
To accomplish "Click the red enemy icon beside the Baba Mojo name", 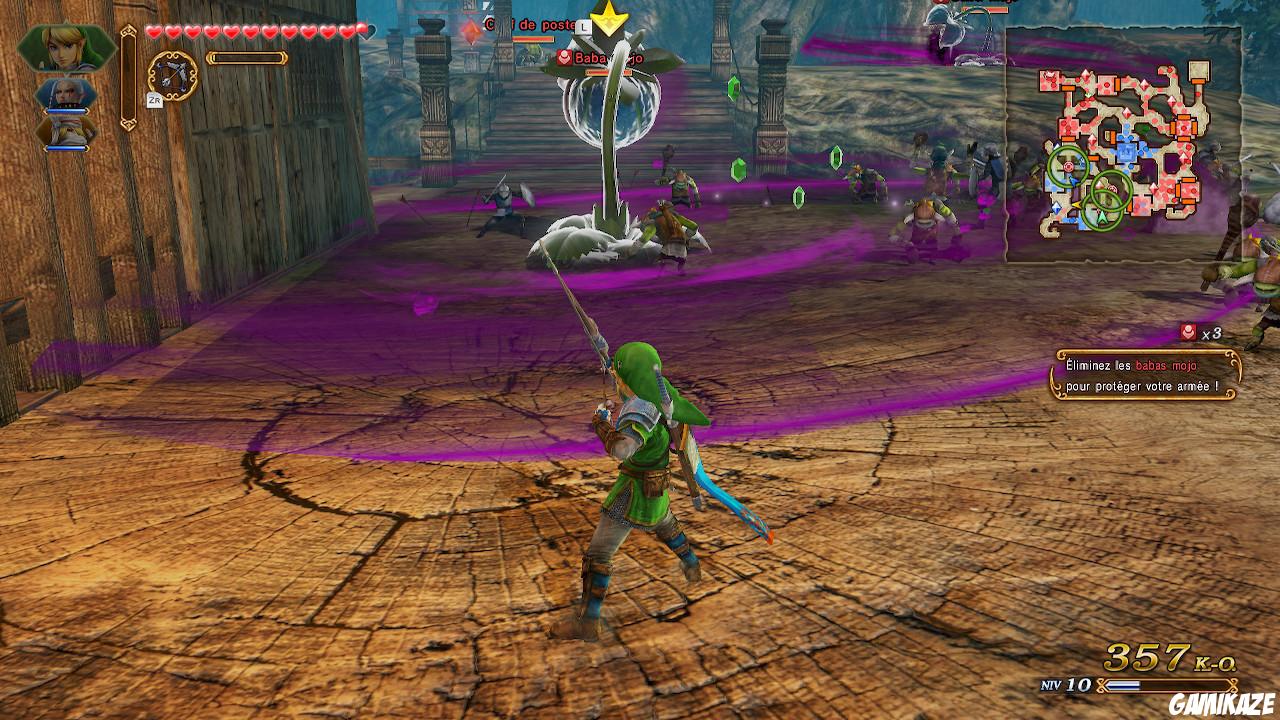I will (564, 57).
